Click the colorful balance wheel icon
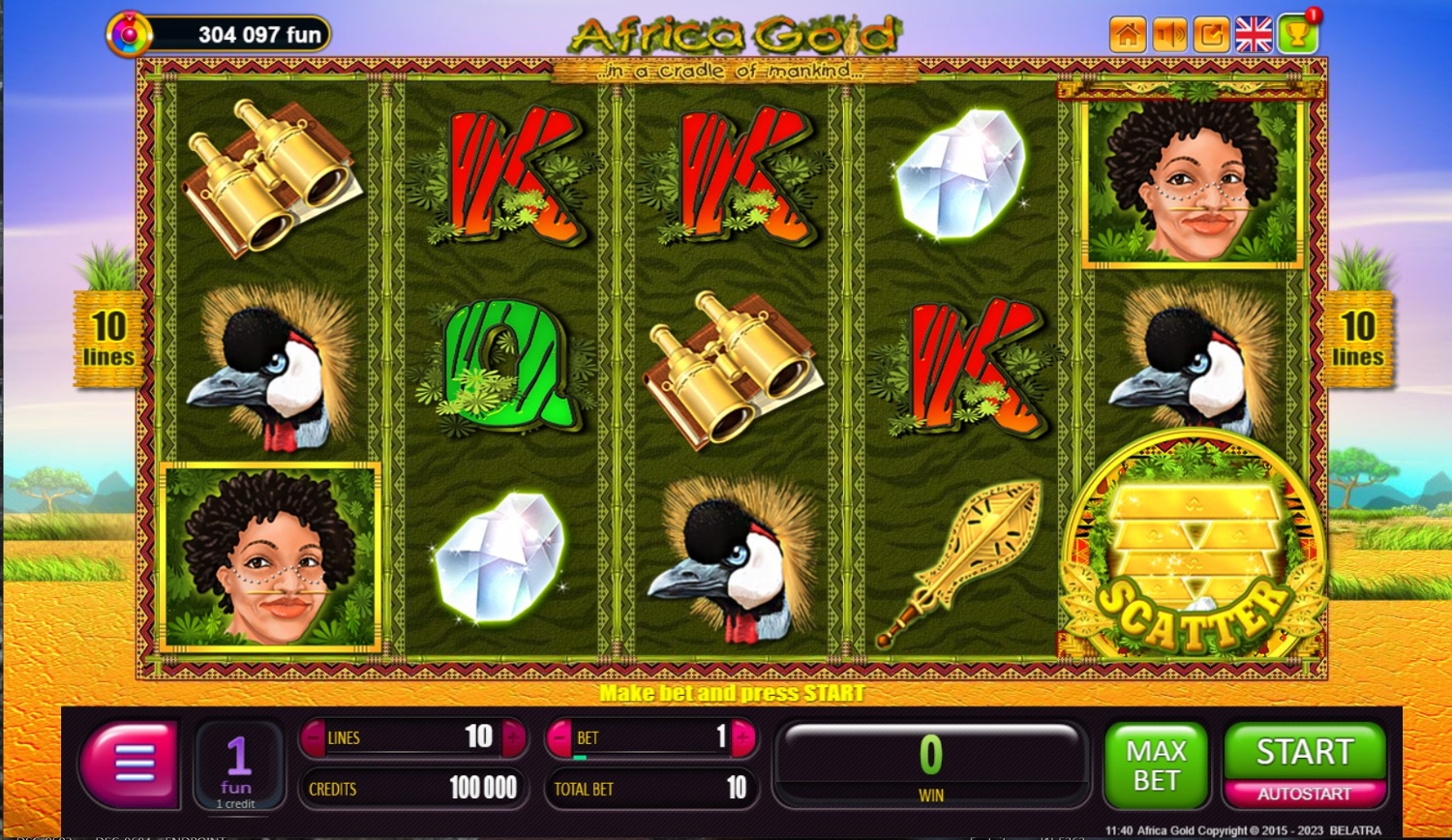1452x840 pixels. [129, 35]
